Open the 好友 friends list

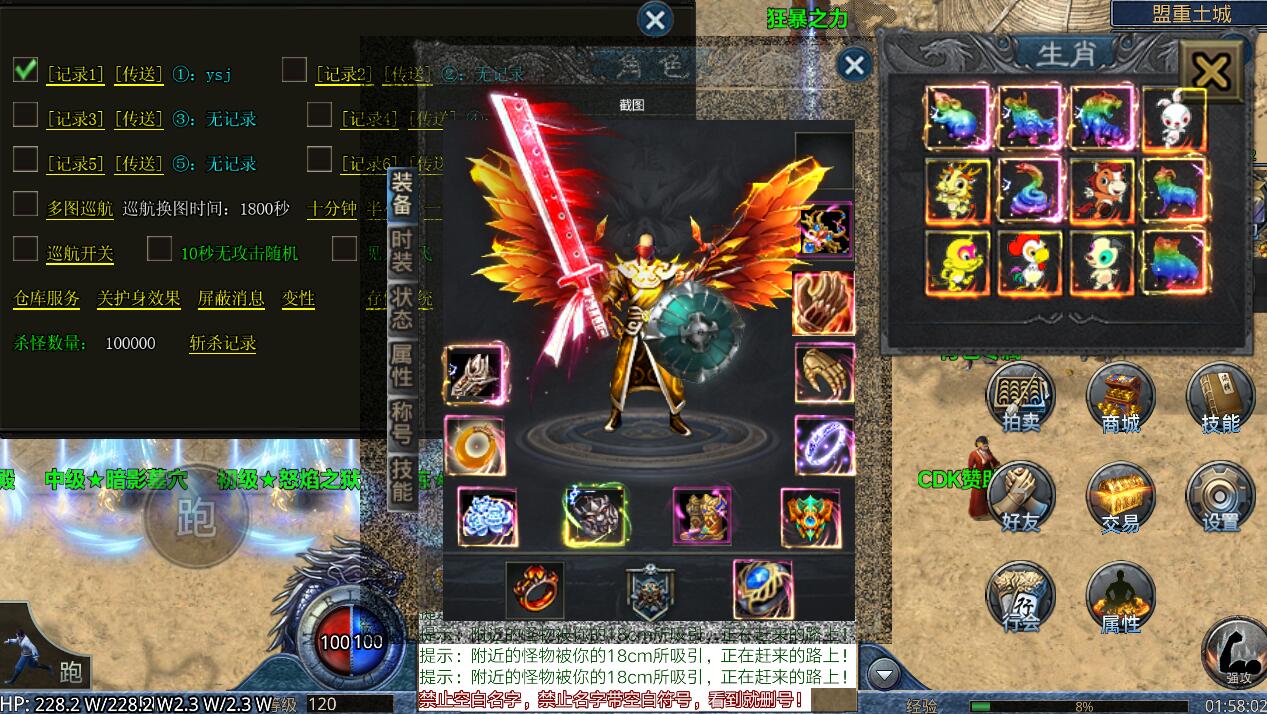(x=1020, y=496)
